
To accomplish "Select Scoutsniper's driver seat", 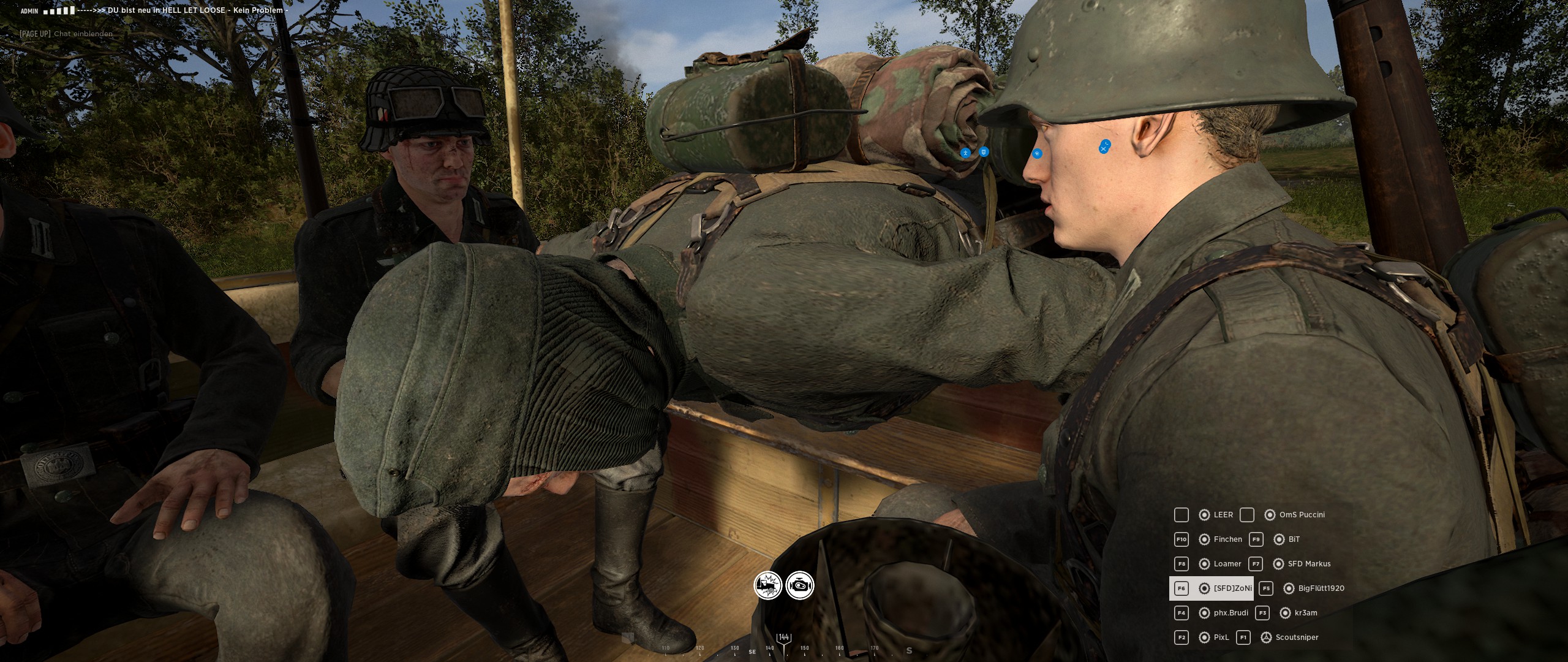I will pos(1296,637).
